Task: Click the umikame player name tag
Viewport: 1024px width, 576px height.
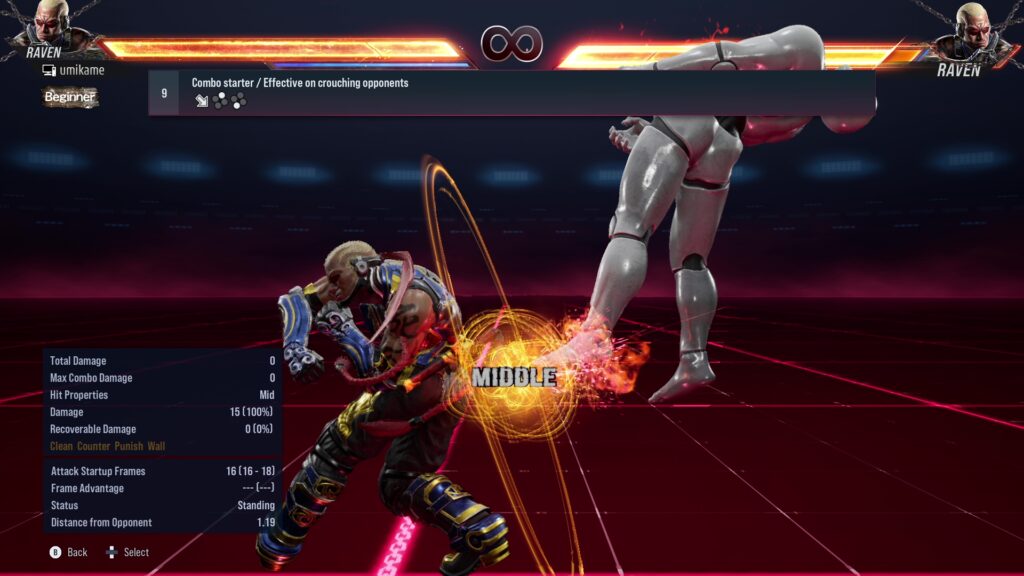Action: click(73, 70)
